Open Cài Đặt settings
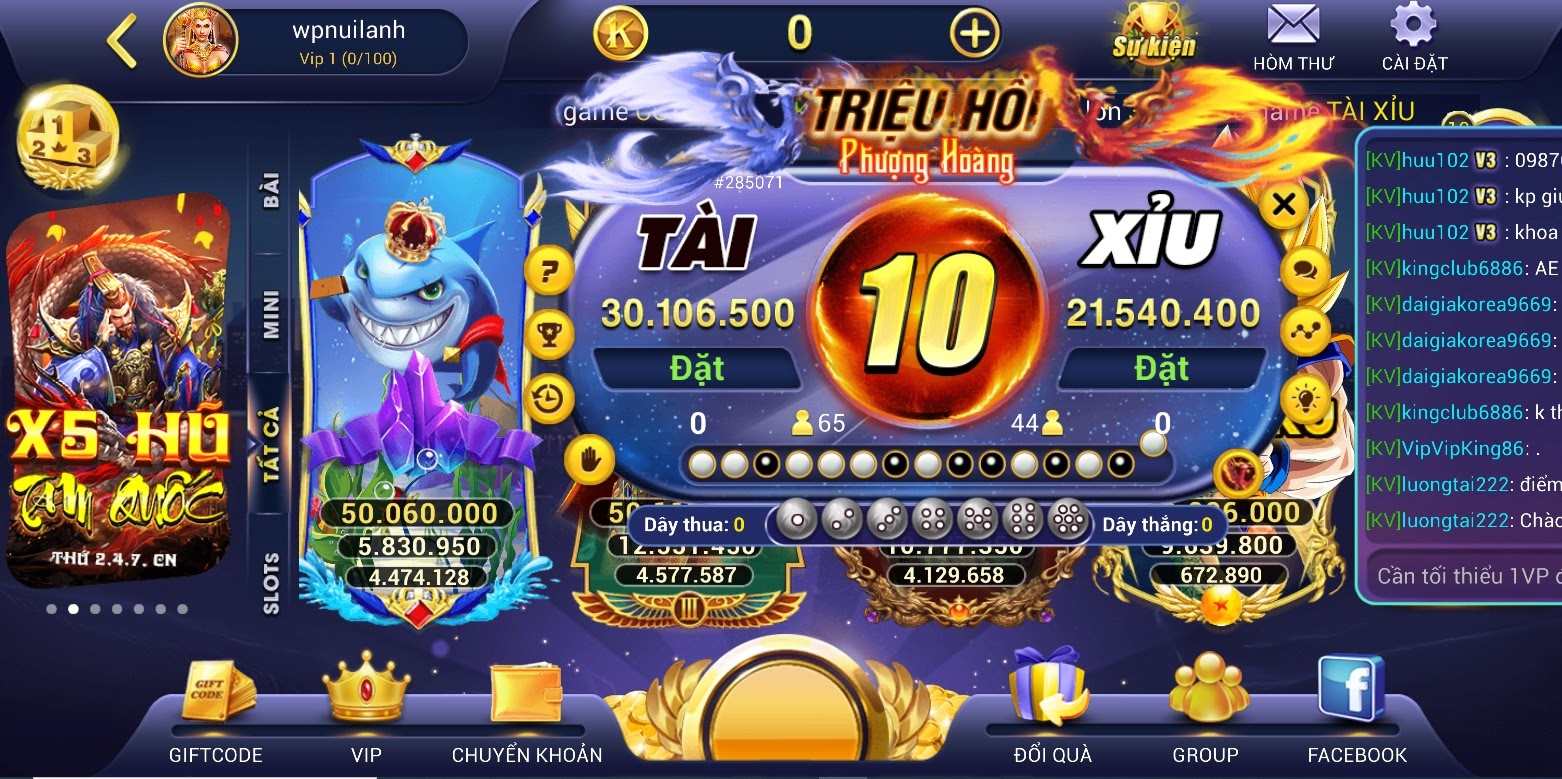This screenshot has width=1562, height=779. (x=1414, y=37)
